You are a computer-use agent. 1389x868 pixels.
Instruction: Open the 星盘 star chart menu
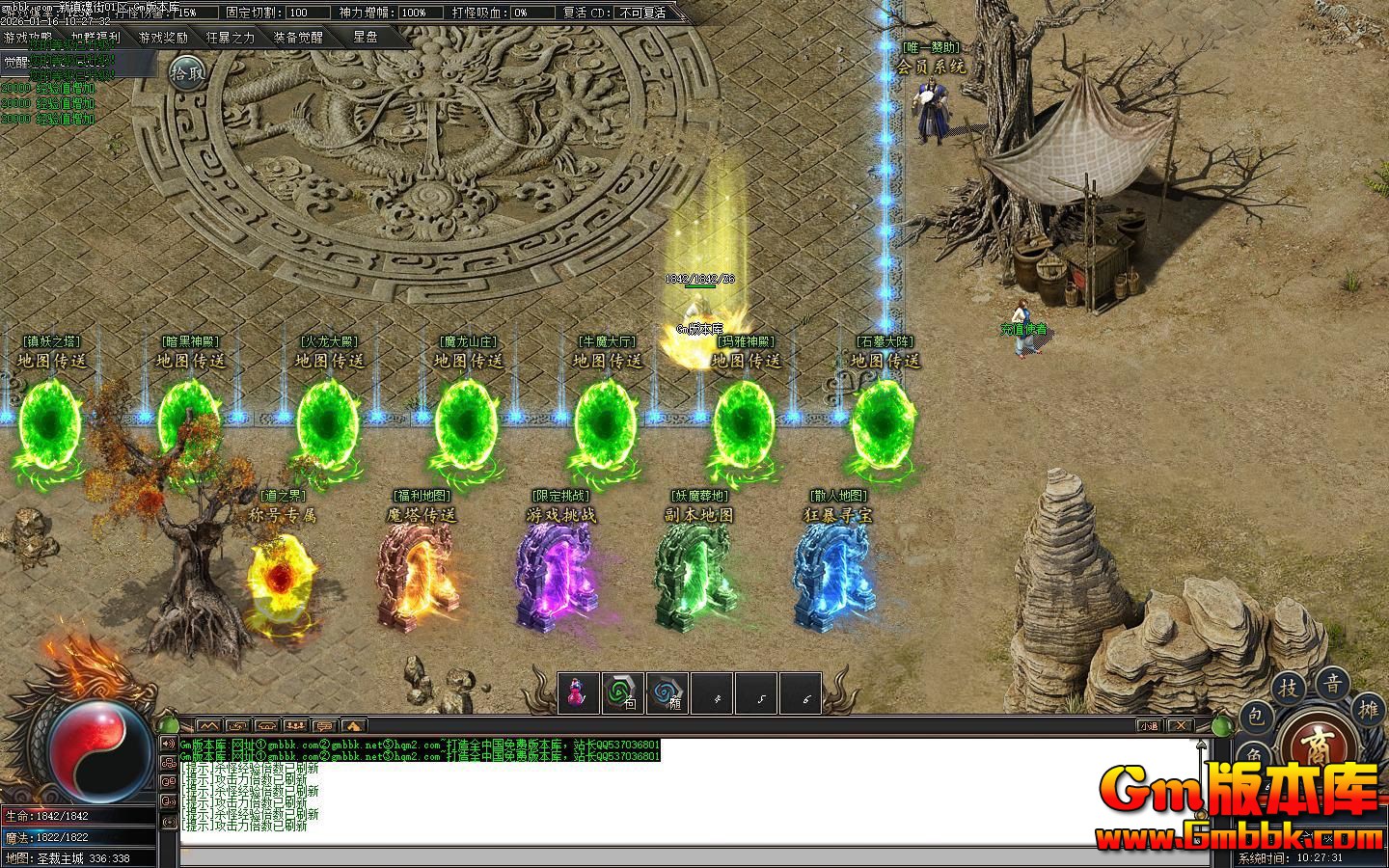tap(366, 38)
